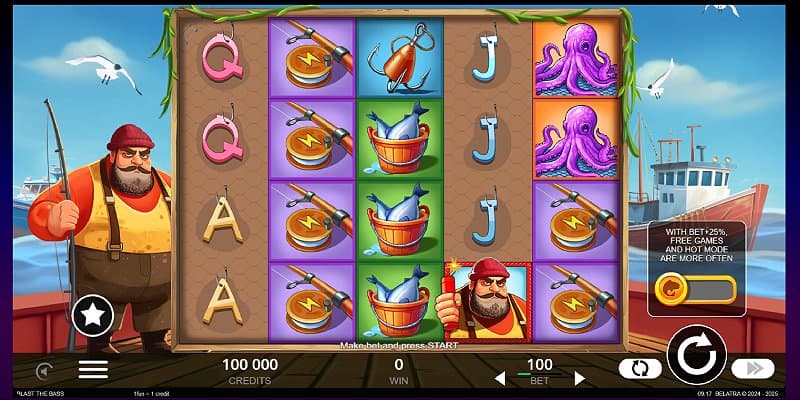Toggle the sound icon in bottom bar
The image size is (800, 400).
[43, 369]
